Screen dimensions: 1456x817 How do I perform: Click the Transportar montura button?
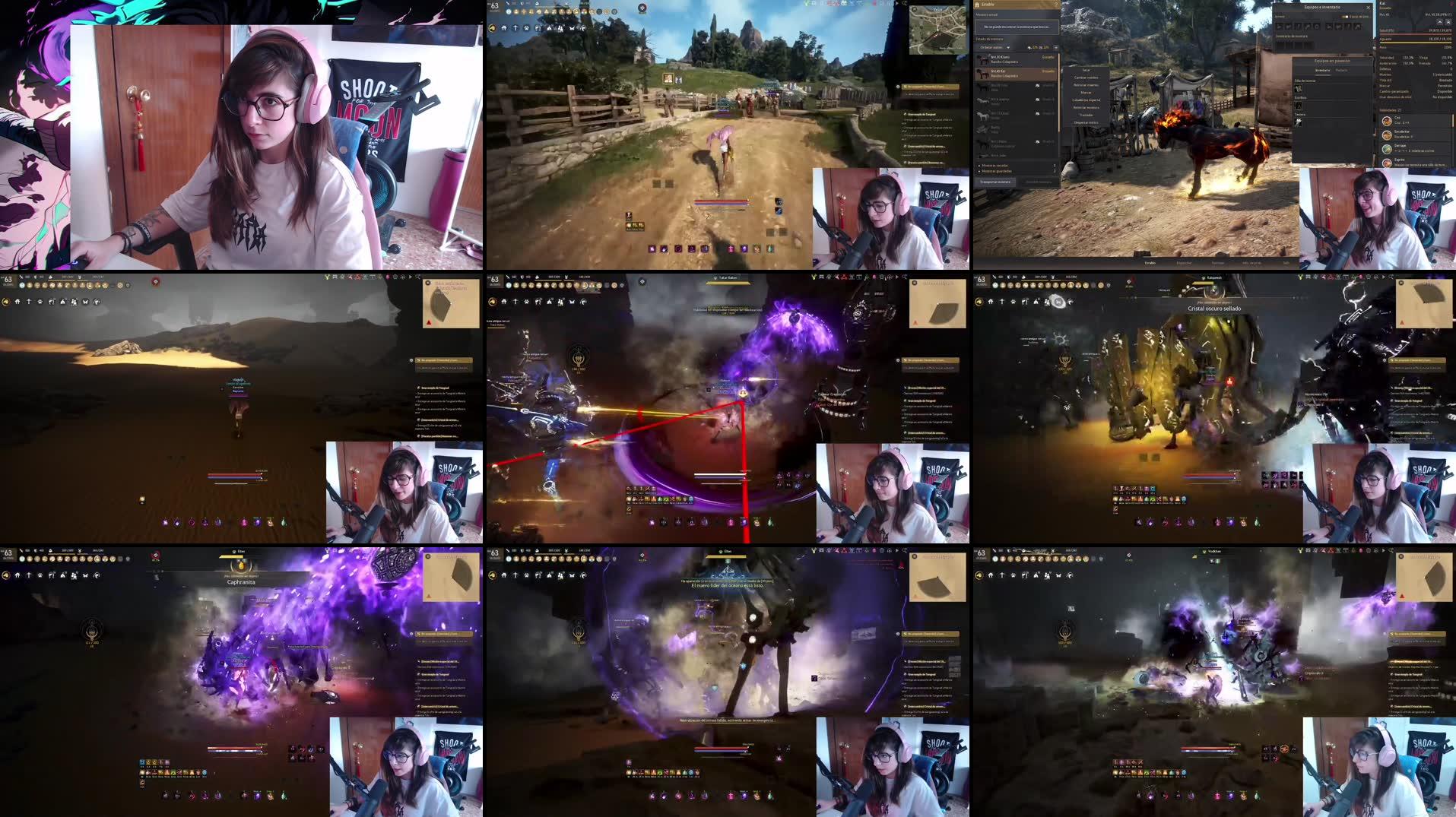tap(994, 182)
